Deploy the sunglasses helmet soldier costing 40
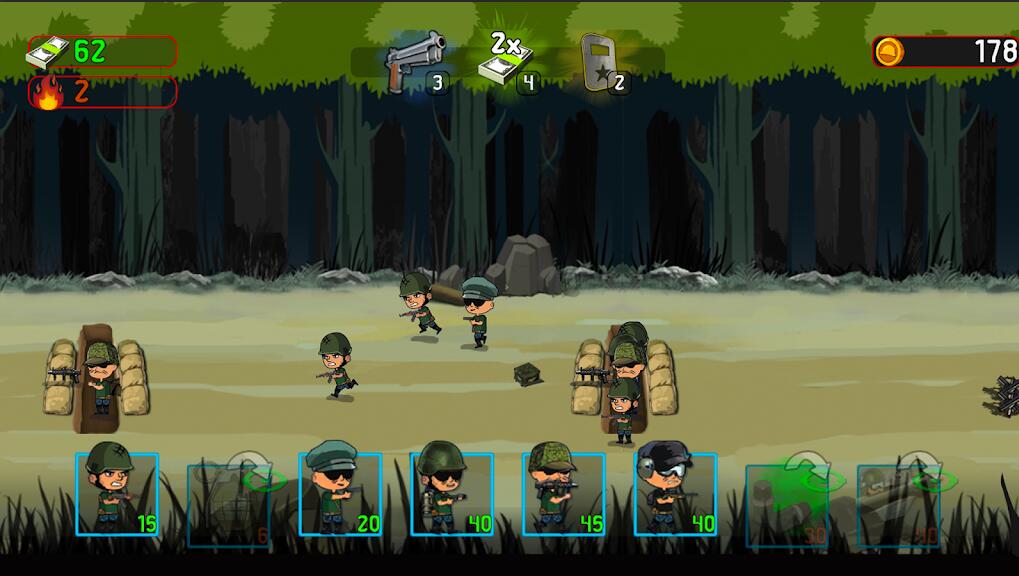Viewport: 1019px width, 576px height. tap(451, 493)
